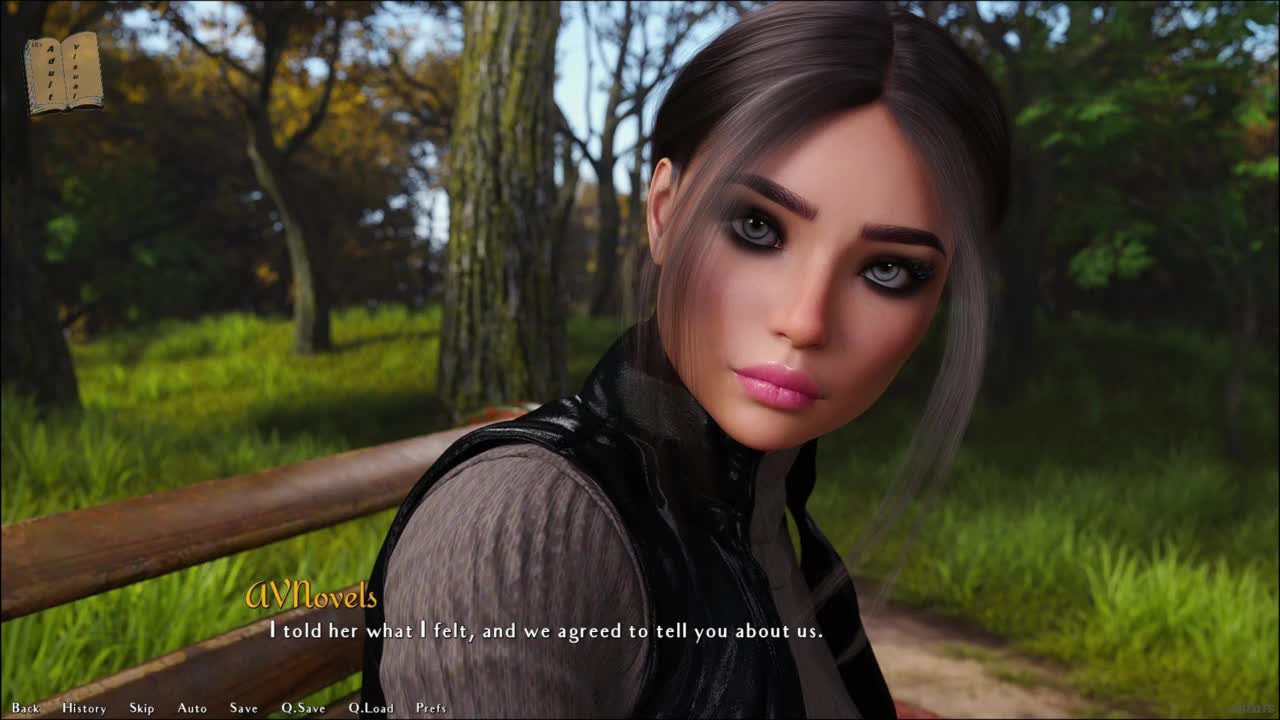Click Q.Save to quick save
Image resolution: width=1280 pixels, height=720 pixels.
(303, 708)
